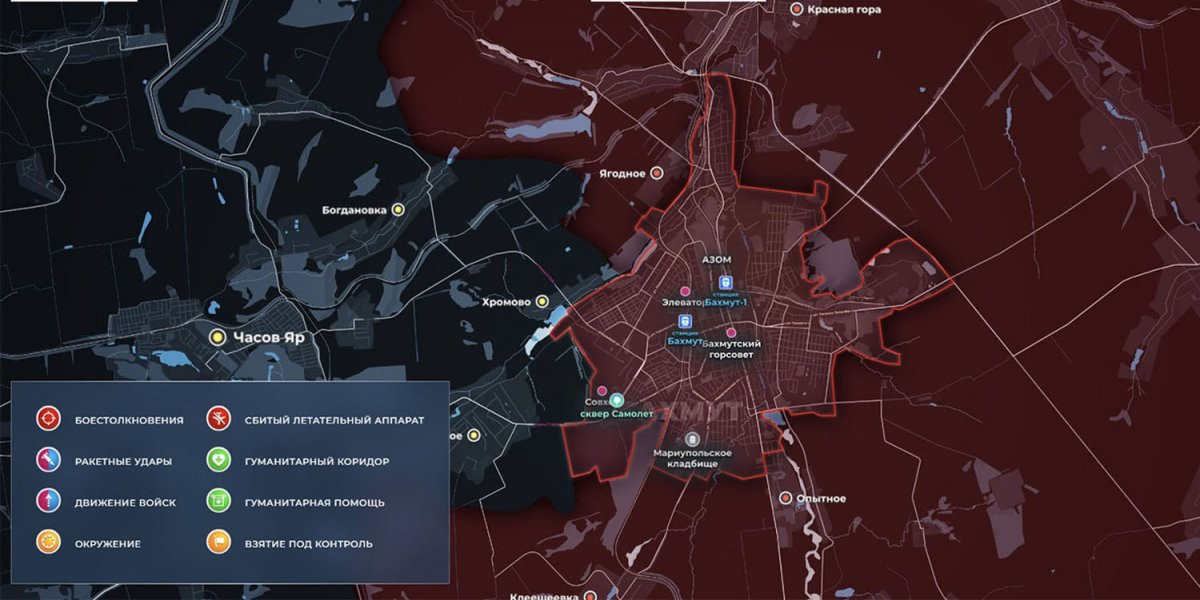1200x600 pixels.
Task: Select the Хромово map marker
Action: pyautogui.click(x=542, y=301)
